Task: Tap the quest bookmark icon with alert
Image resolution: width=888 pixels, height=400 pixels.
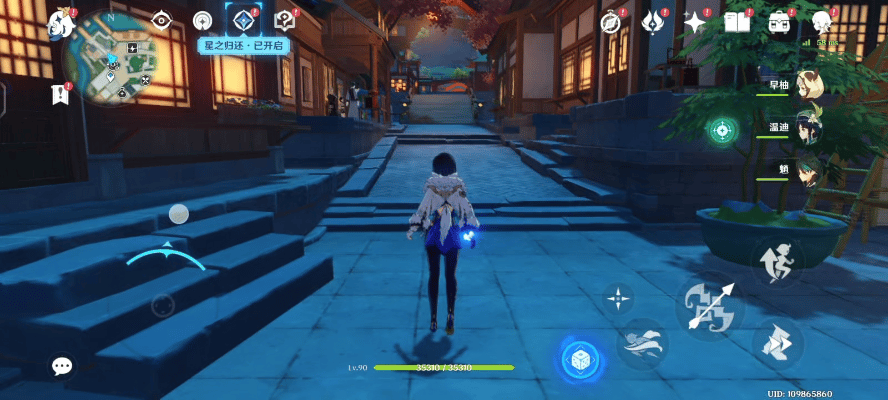Action: click(59, 94)
